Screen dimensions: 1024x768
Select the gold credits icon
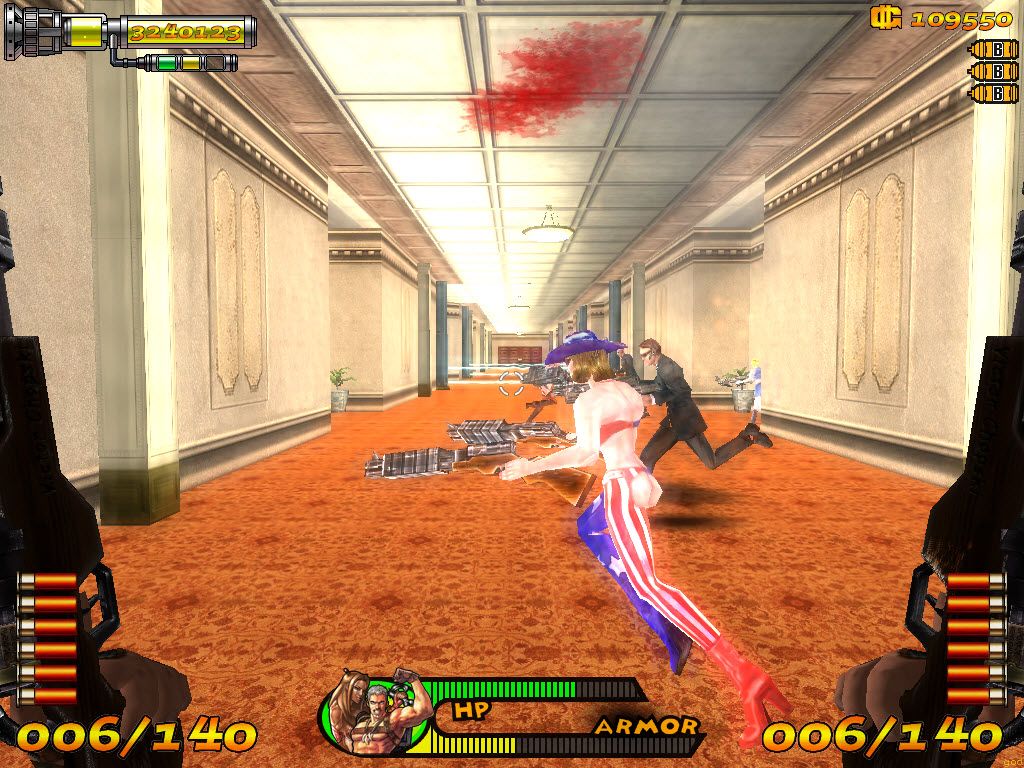(886, 17)
